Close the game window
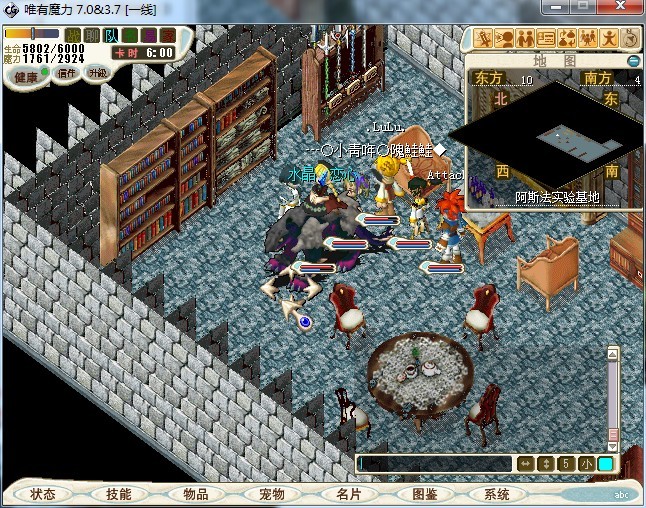The image size is (646, 508). (x=618, y=8)
